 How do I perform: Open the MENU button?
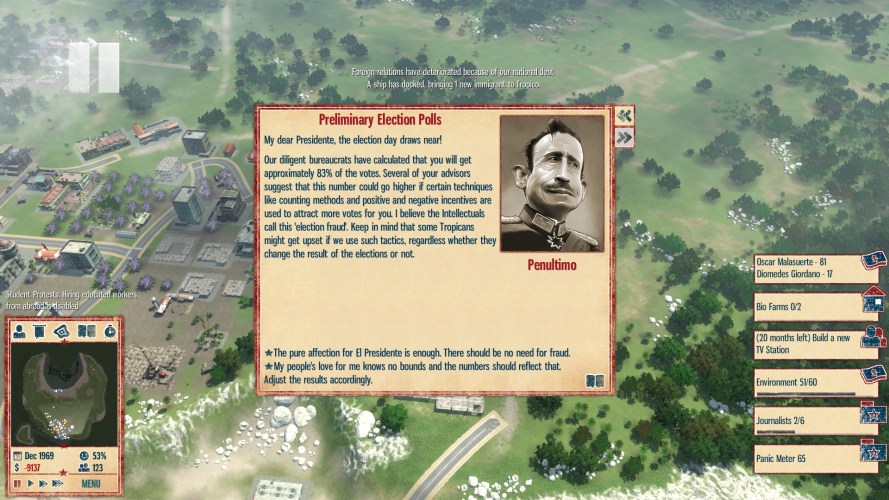[x=91, y=484]
